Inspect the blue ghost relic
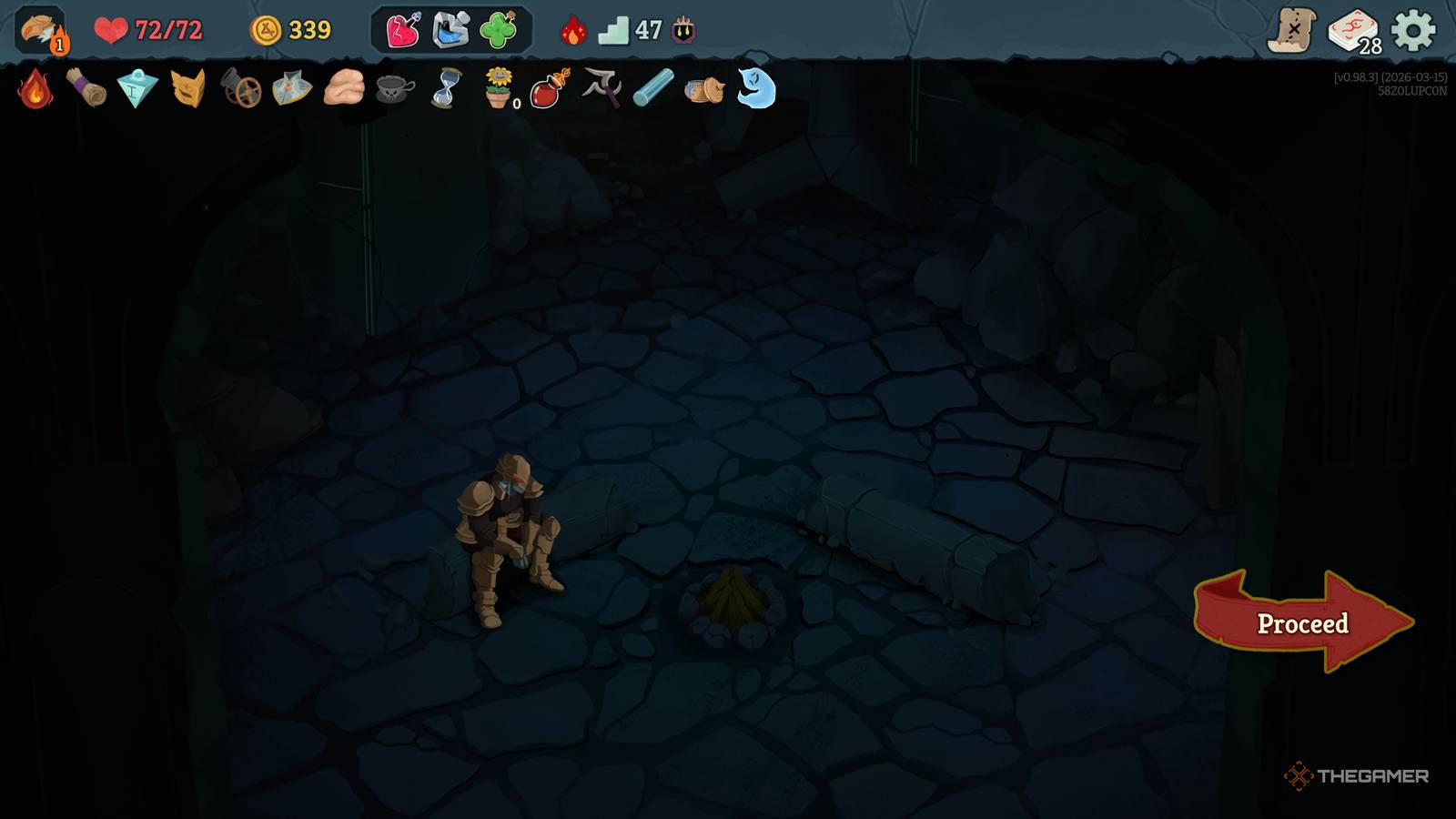This screenshot has height=819, width=1456. click(756, 88)
